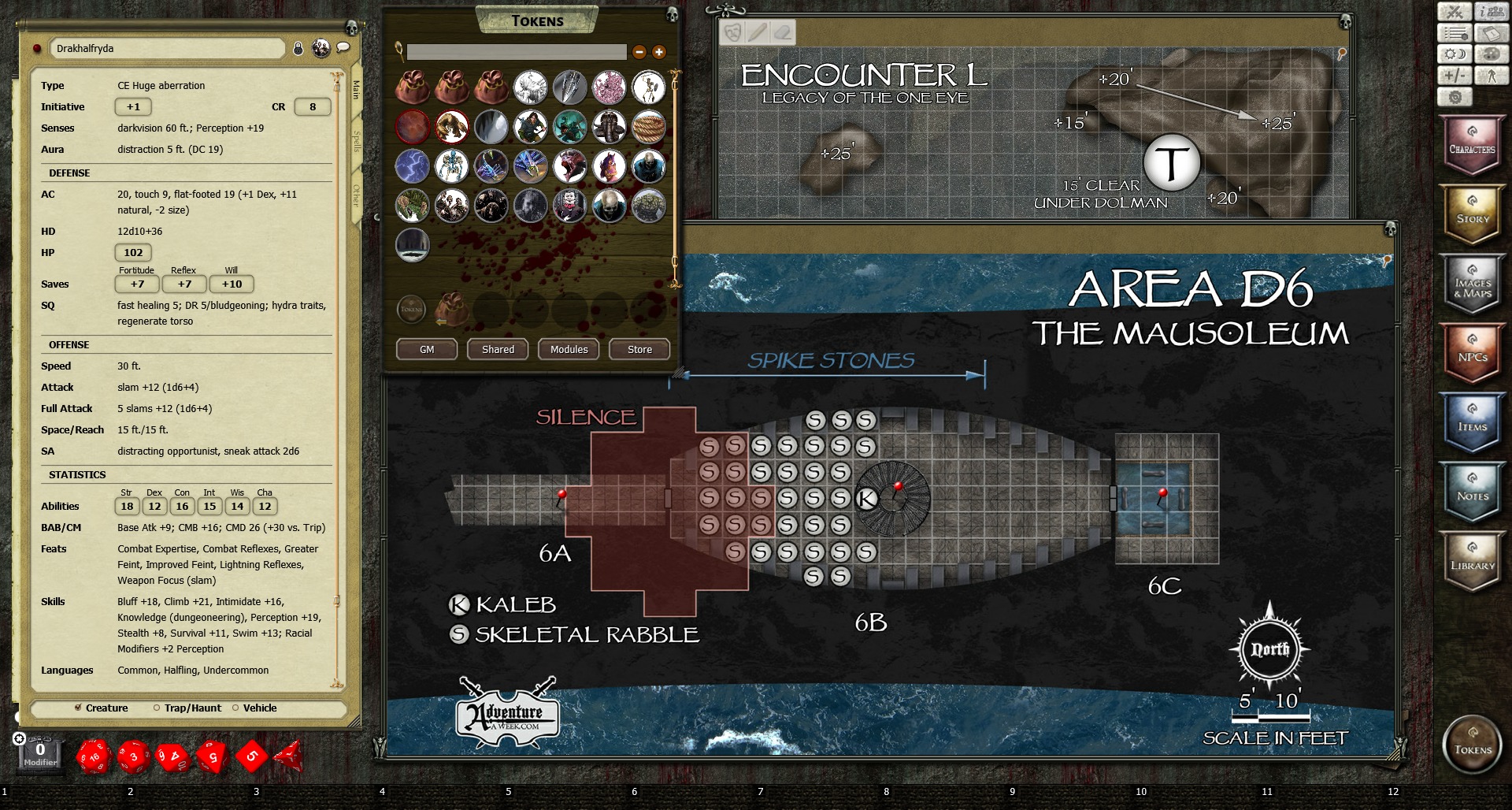
Task: Toggle the sun and moon lighting icon
Action: tap(1455, 54)
